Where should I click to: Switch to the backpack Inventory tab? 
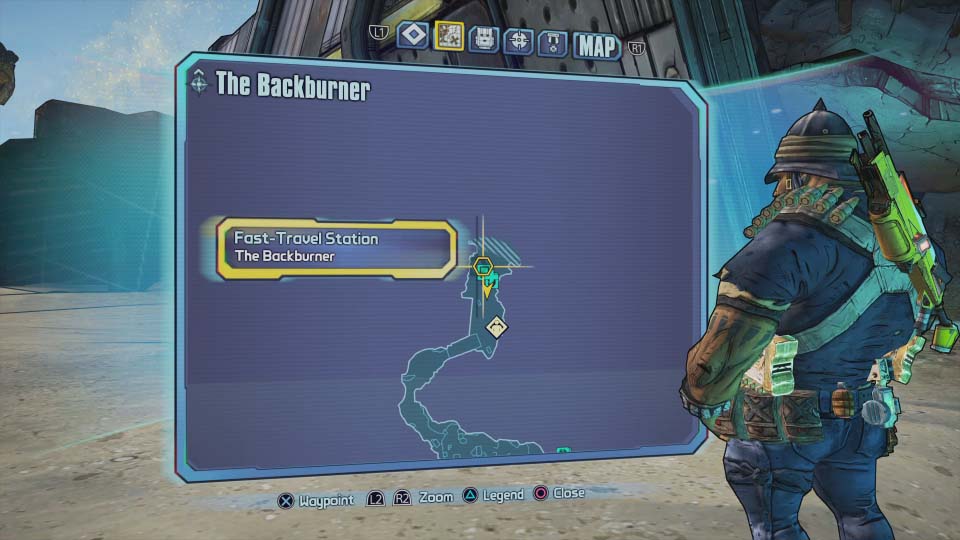click(484, 39)
